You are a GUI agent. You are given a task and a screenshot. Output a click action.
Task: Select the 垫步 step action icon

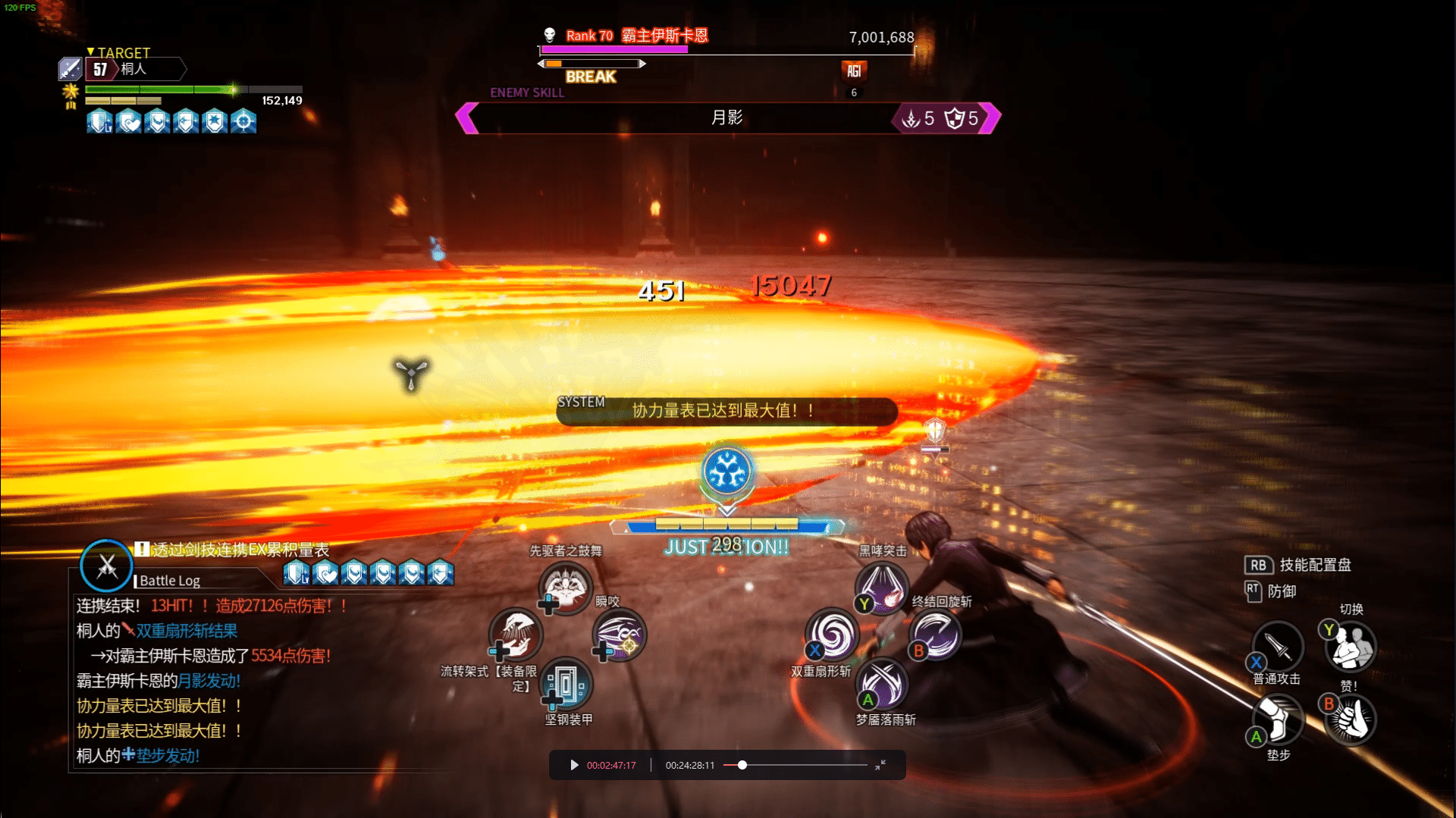pos(1278,720)
